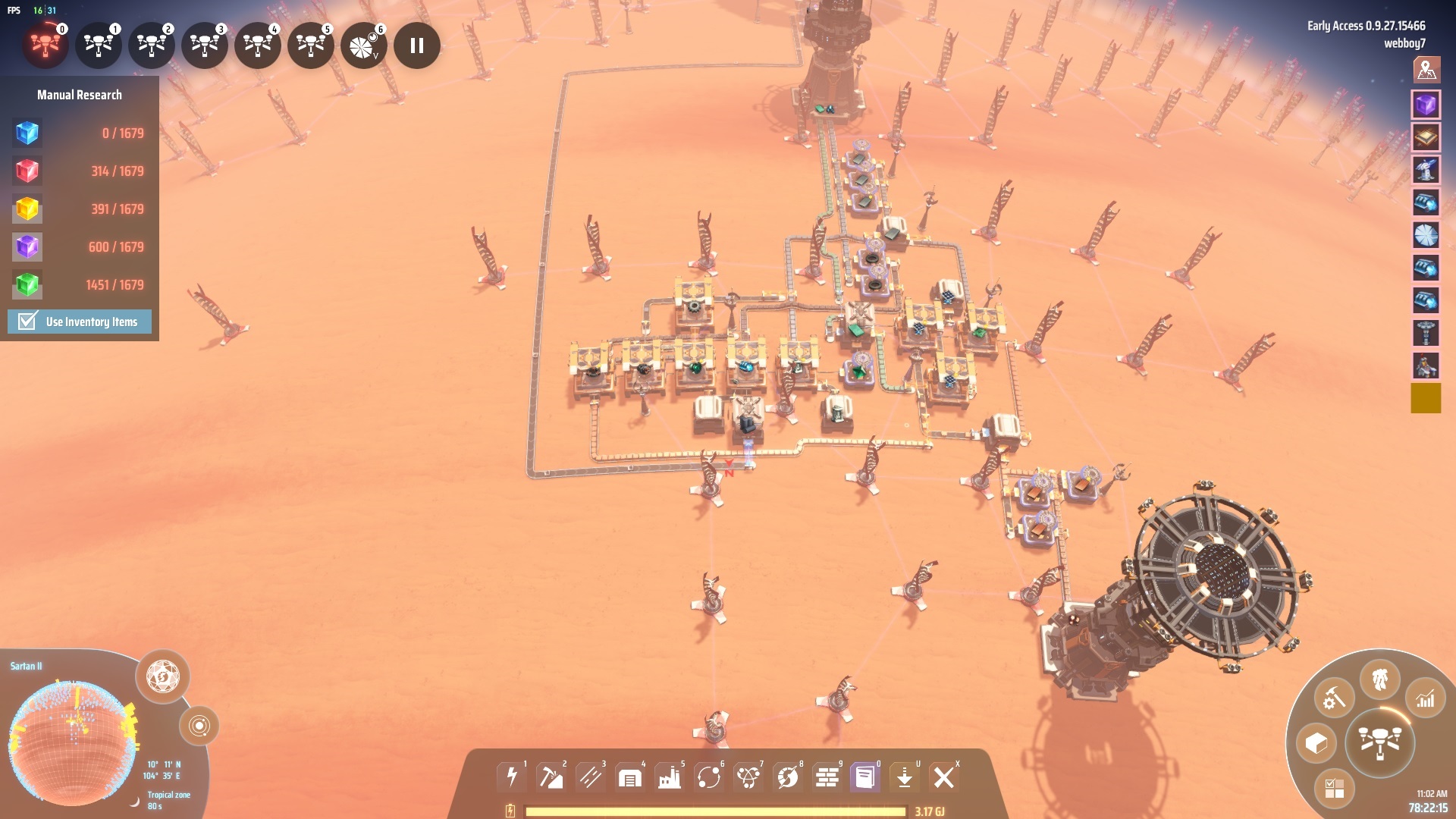Open the highlighted blueprint book tool
This screenshot has width=1456, height=819.
pyautogui.click(x=864, y=777)
